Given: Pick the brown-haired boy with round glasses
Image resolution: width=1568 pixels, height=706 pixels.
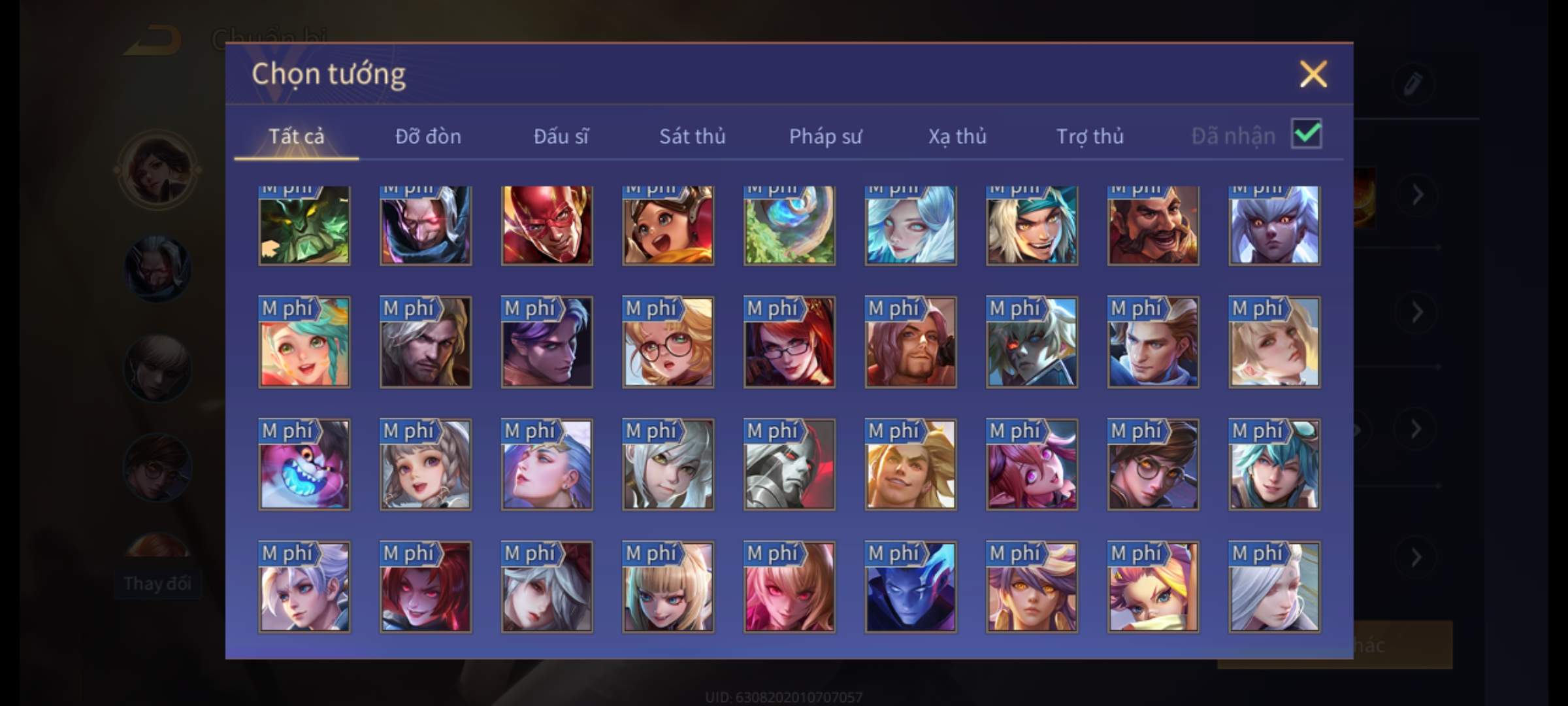Looking at the screenshot, I should coord(1153,465).
